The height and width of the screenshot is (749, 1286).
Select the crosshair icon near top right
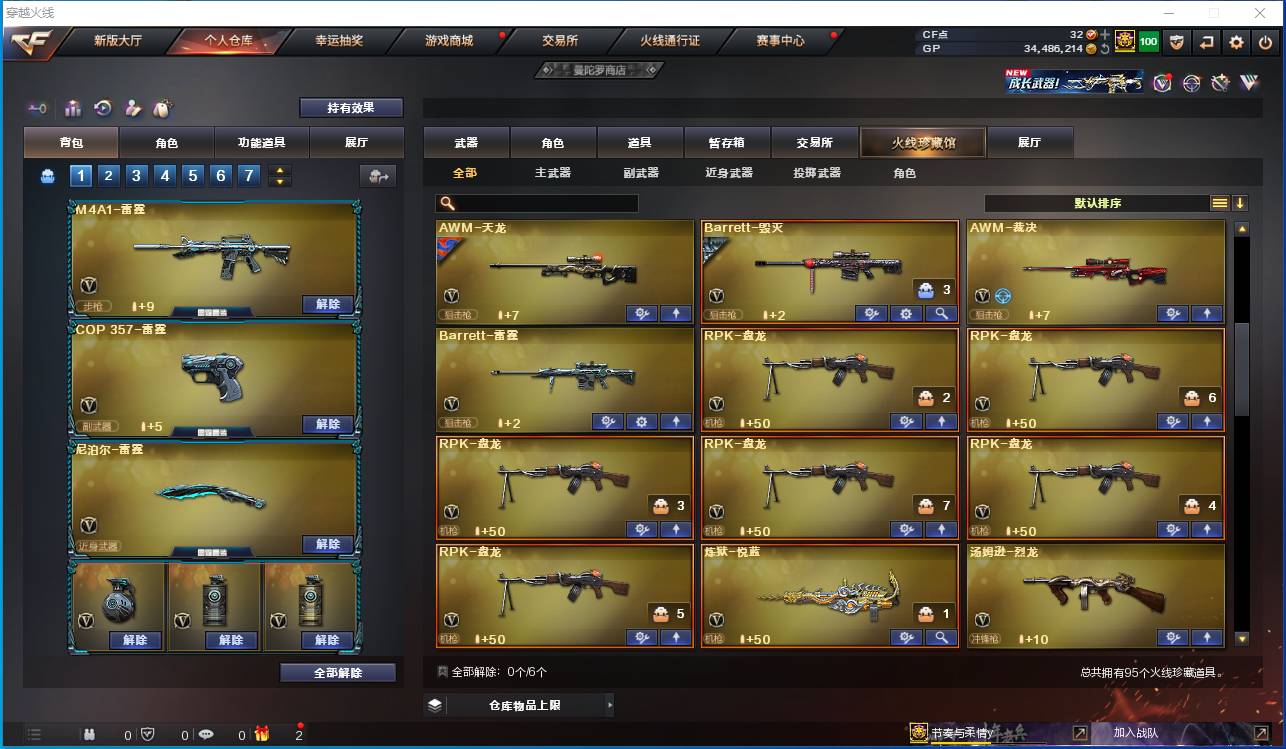pyautogui.click(x=1191, y=84)
